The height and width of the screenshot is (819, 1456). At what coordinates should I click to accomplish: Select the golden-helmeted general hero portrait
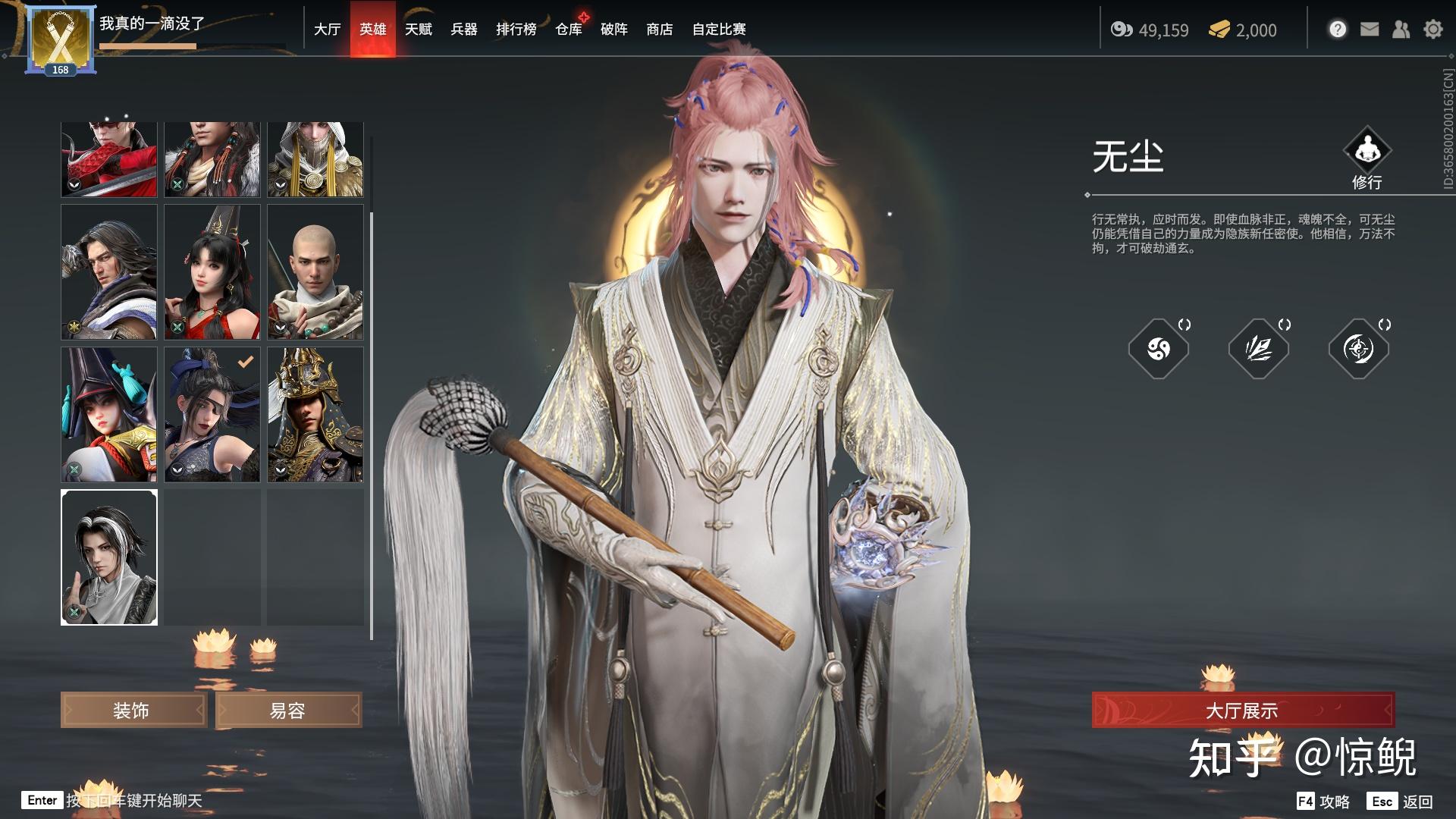pos(315,414)
